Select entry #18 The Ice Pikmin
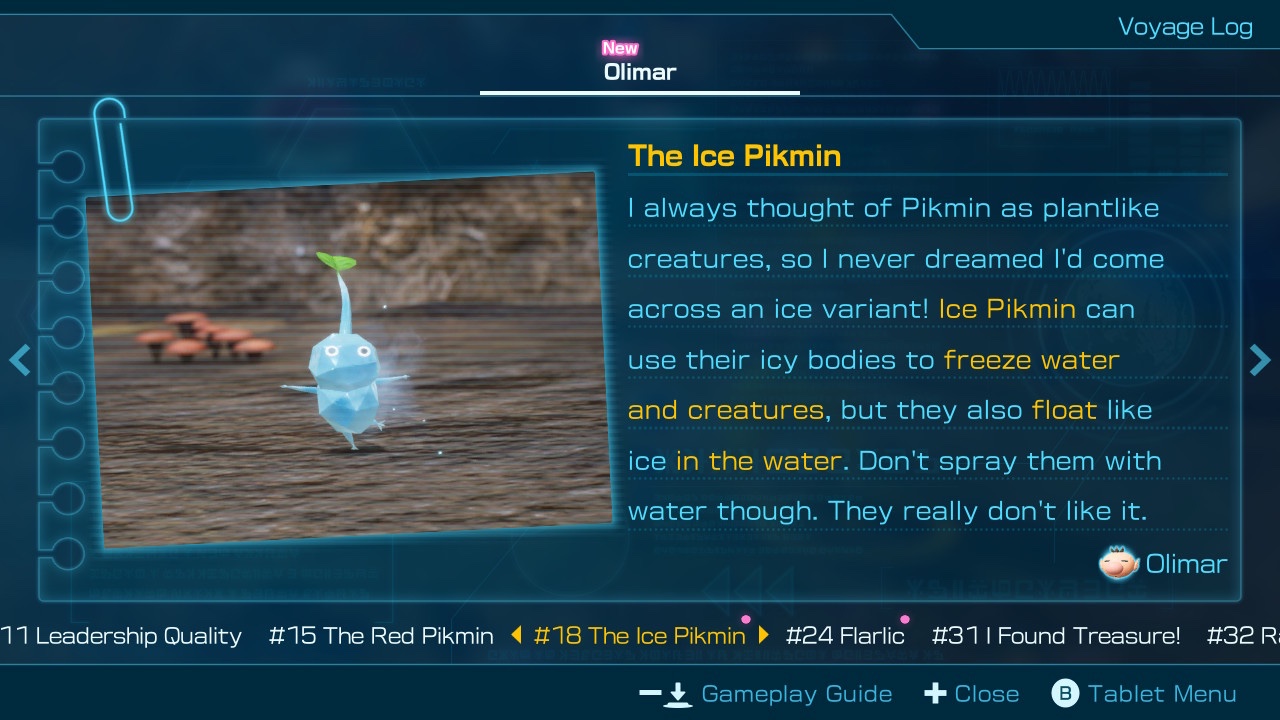This screenshot has width=1280, height=720. (x=640, y=636)
